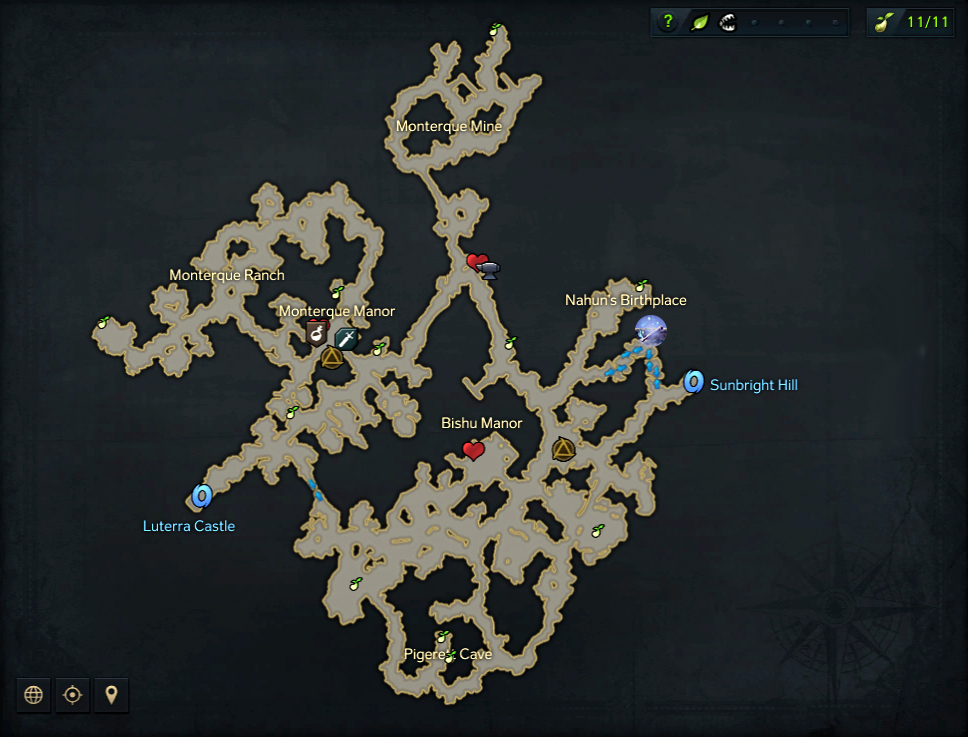968x737 pixels.
Task: Open the question mark help icon
Action: [x=668, y=22]
